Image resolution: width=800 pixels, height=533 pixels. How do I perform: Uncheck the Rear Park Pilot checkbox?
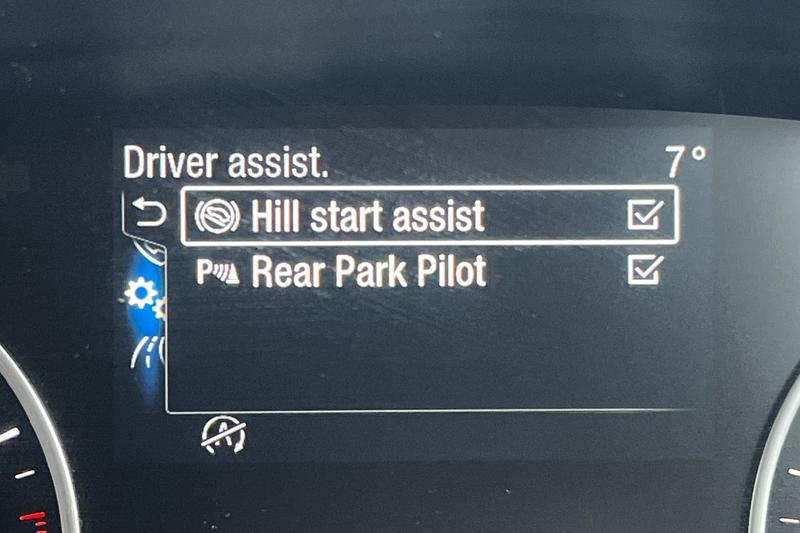pos(645,270)
